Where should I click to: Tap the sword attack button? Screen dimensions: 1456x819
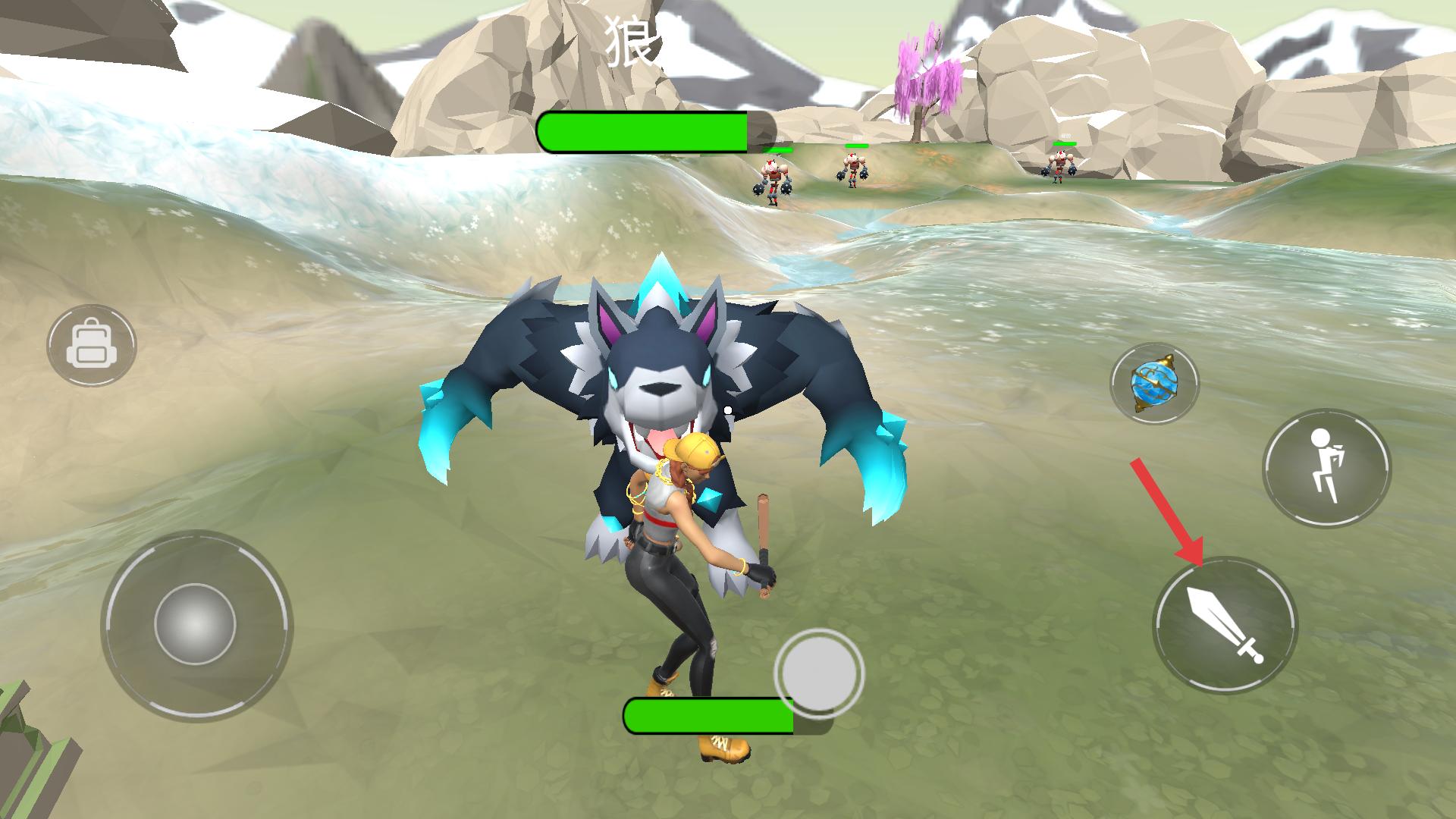tap(1225, 625)
